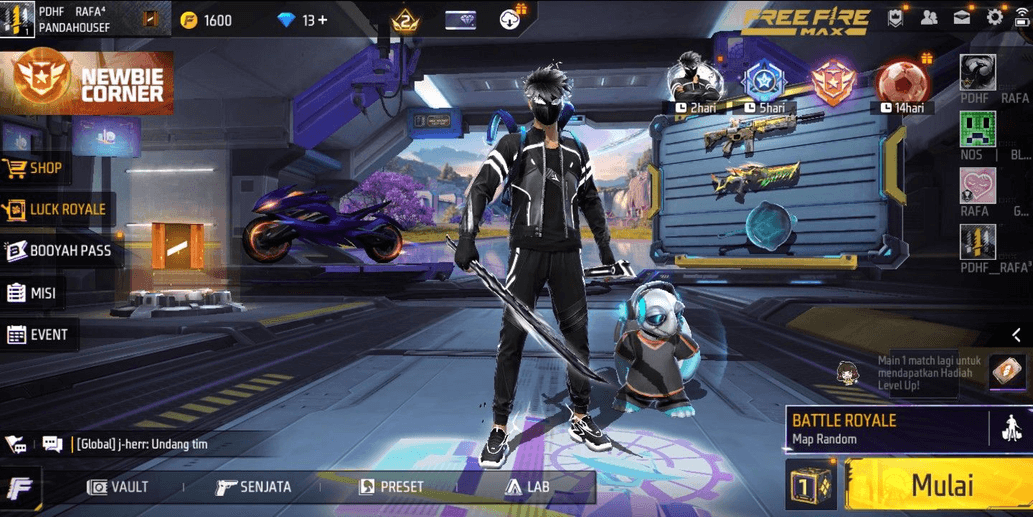Viewport: 1033px width, 517px height.
Task: Open the Battle Royale mode selector
Action: (886, 428)
